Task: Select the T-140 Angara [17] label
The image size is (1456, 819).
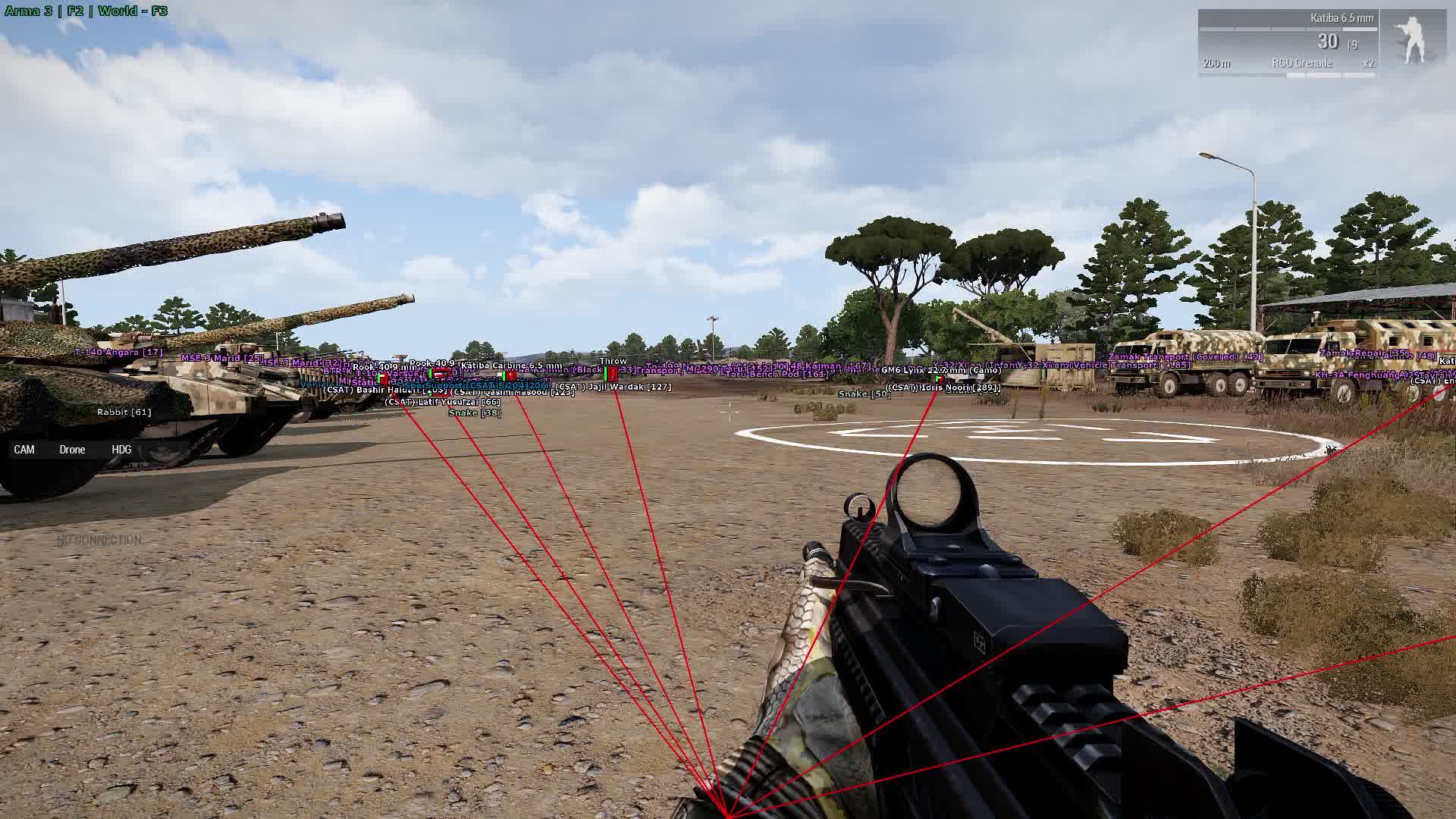Action: 119,350
